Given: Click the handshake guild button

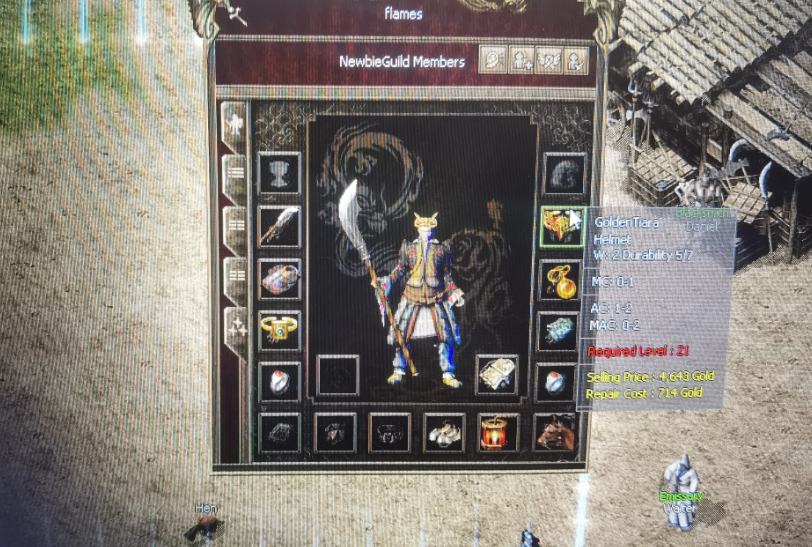Looking at the screenshot, I should click(x=548, y=61).
